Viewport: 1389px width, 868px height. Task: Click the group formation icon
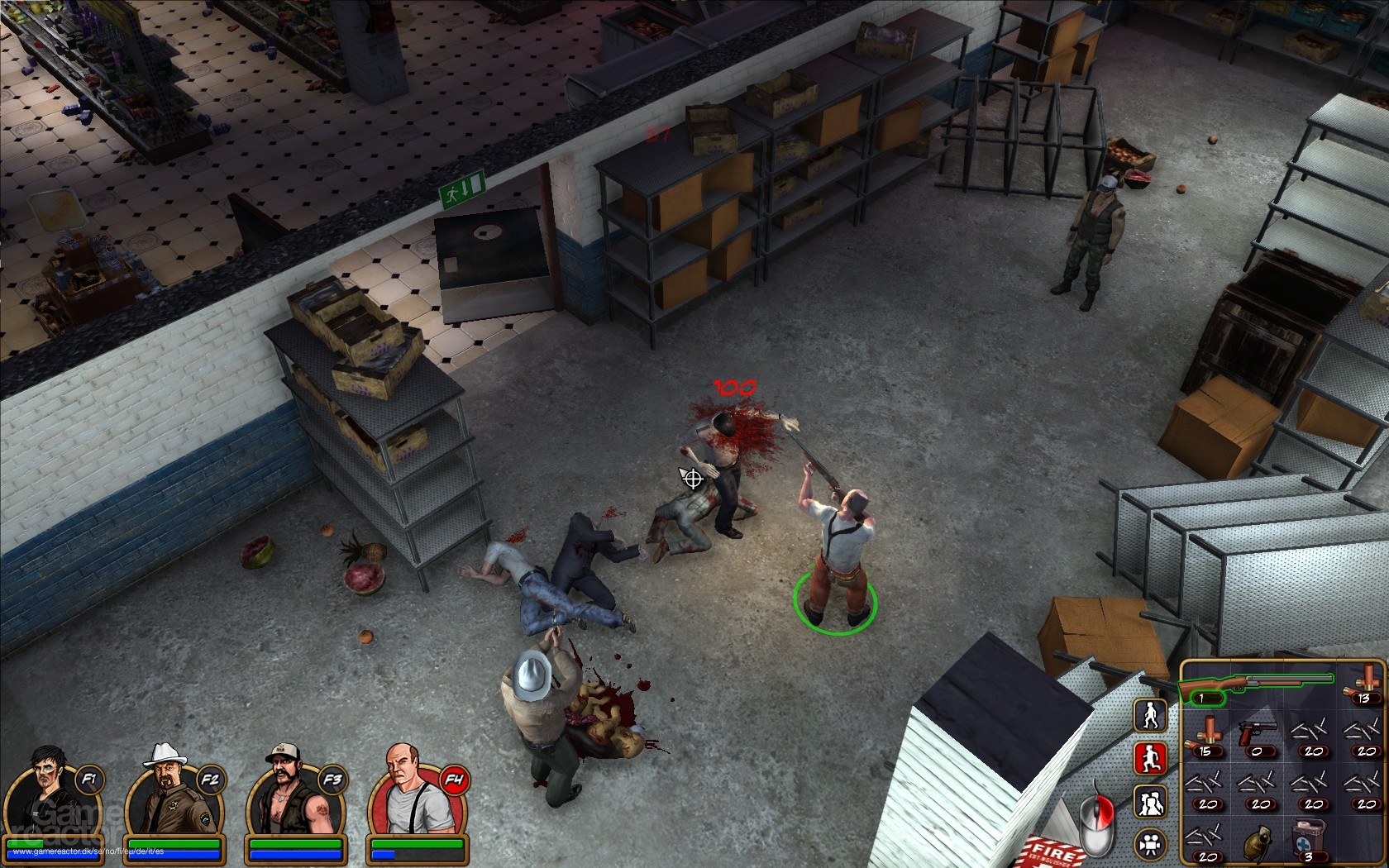(x=1149, y=799)
